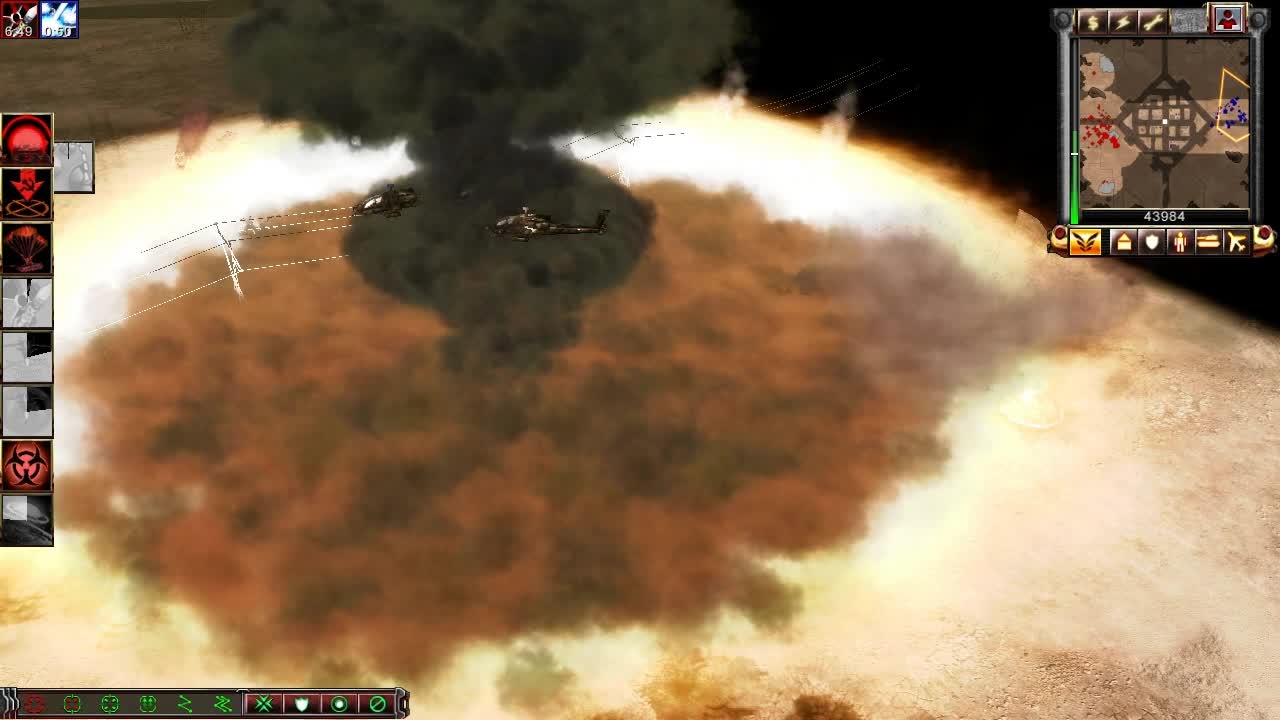Set hold fire stance (crossed circle)
This screenshot has width=1280, height=720.
click(376, 705)
